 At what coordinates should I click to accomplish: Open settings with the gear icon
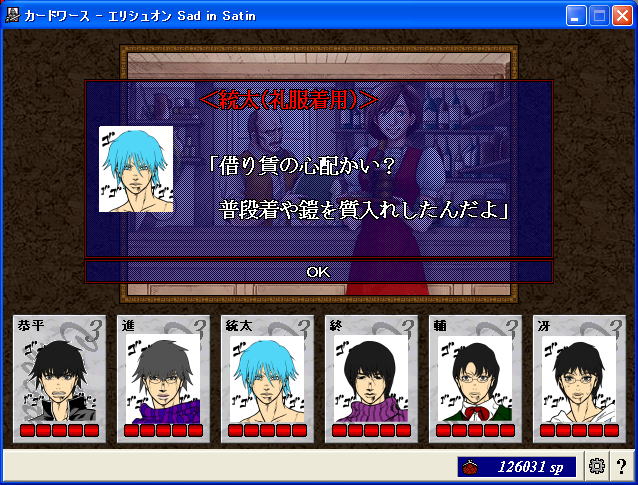pos(598,466)
